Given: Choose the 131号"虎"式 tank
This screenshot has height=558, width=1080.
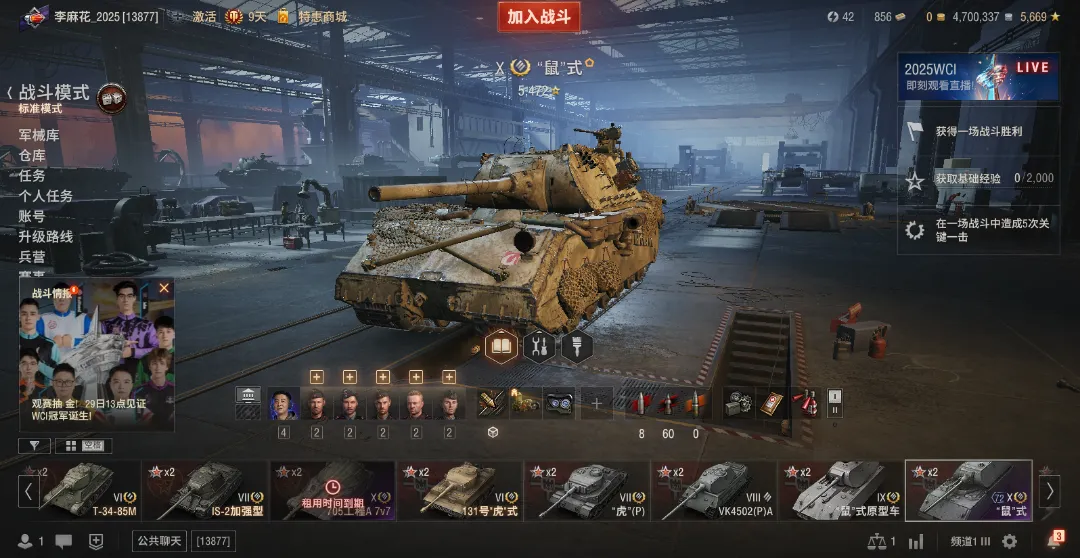Looking at the screenshot, I should 461,490.
